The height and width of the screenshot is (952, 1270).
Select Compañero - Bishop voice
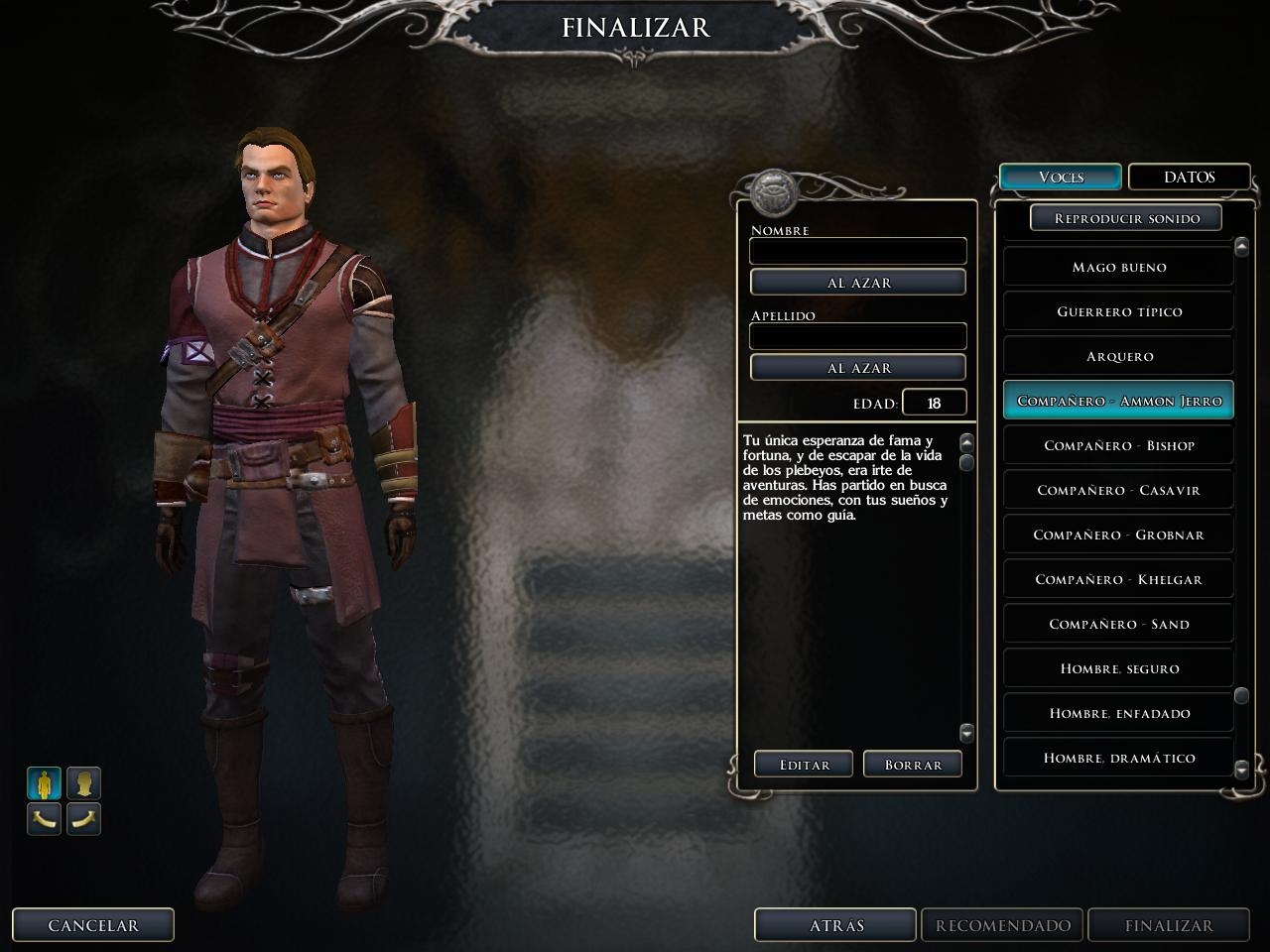[x=1118, y=445]
